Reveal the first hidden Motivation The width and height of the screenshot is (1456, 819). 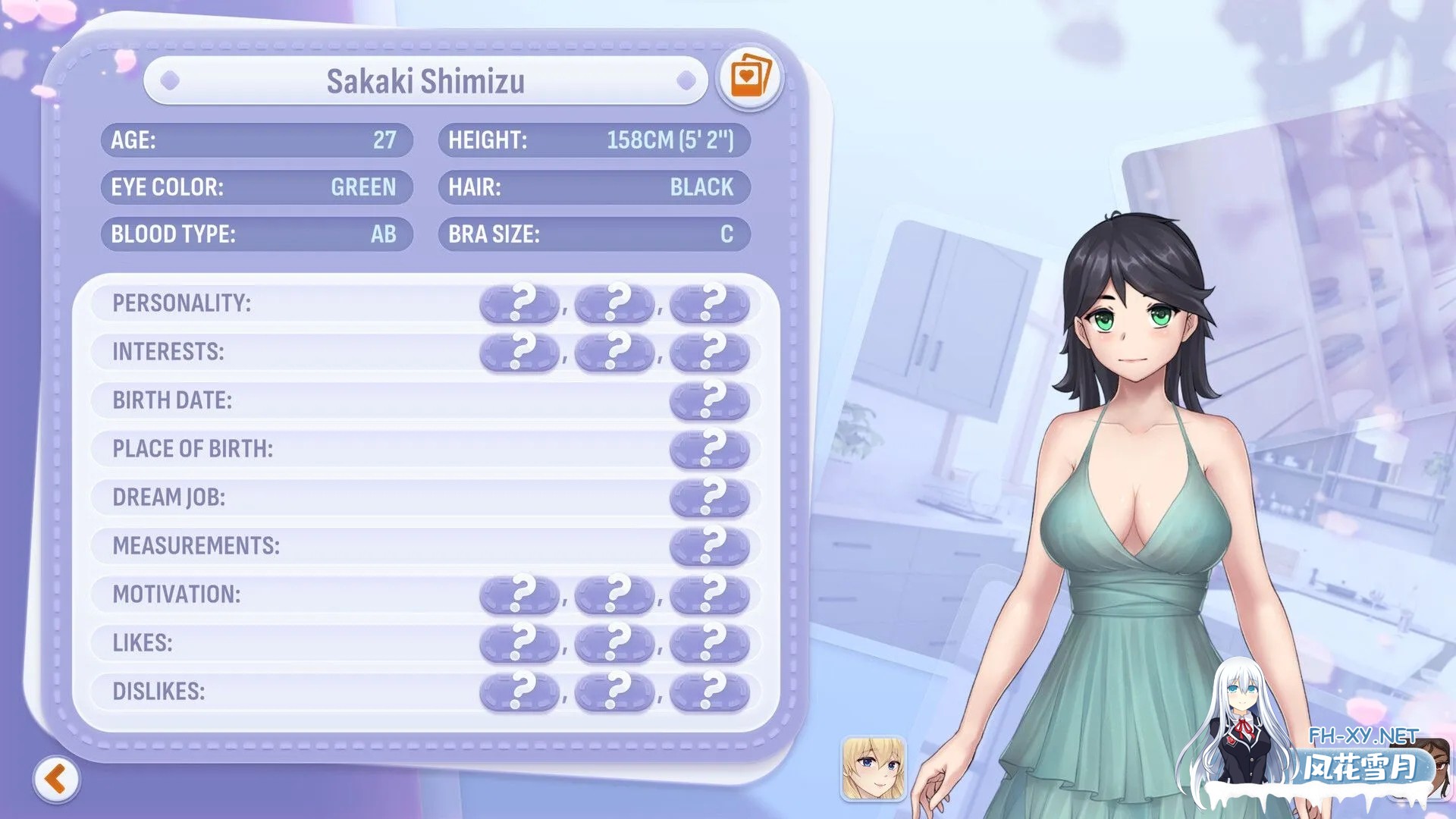click(520, 595)
